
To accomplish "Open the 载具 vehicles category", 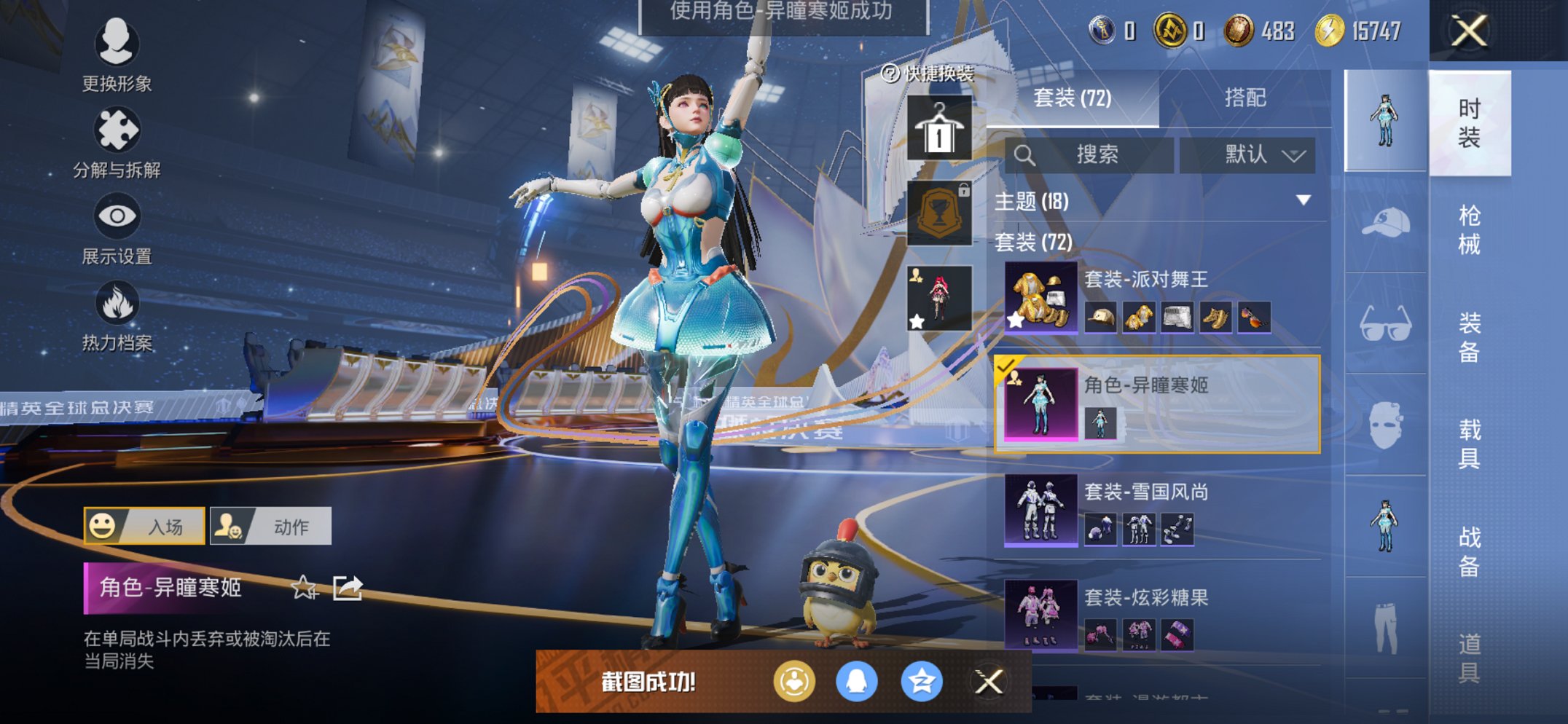I will pos(1469,444).
